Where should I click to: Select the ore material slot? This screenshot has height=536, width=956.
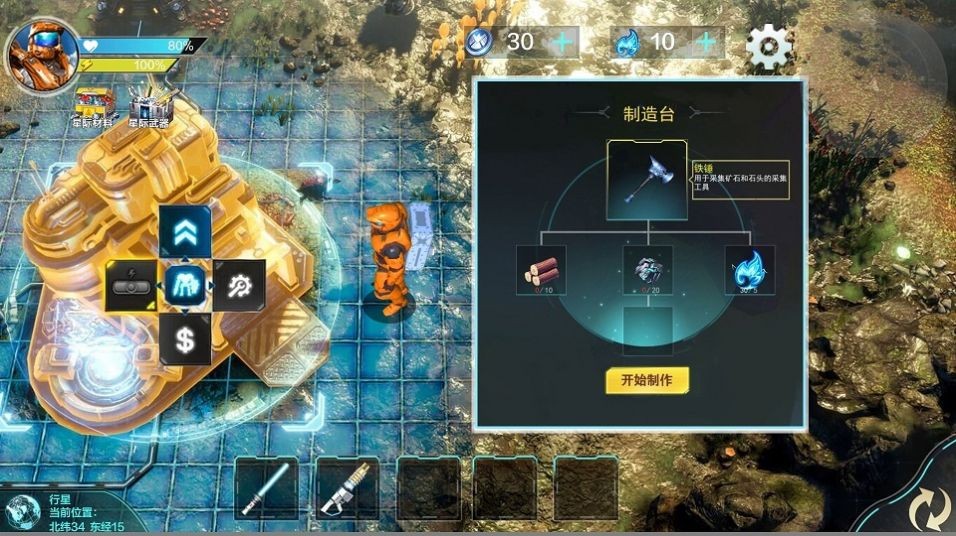point(647,270)
